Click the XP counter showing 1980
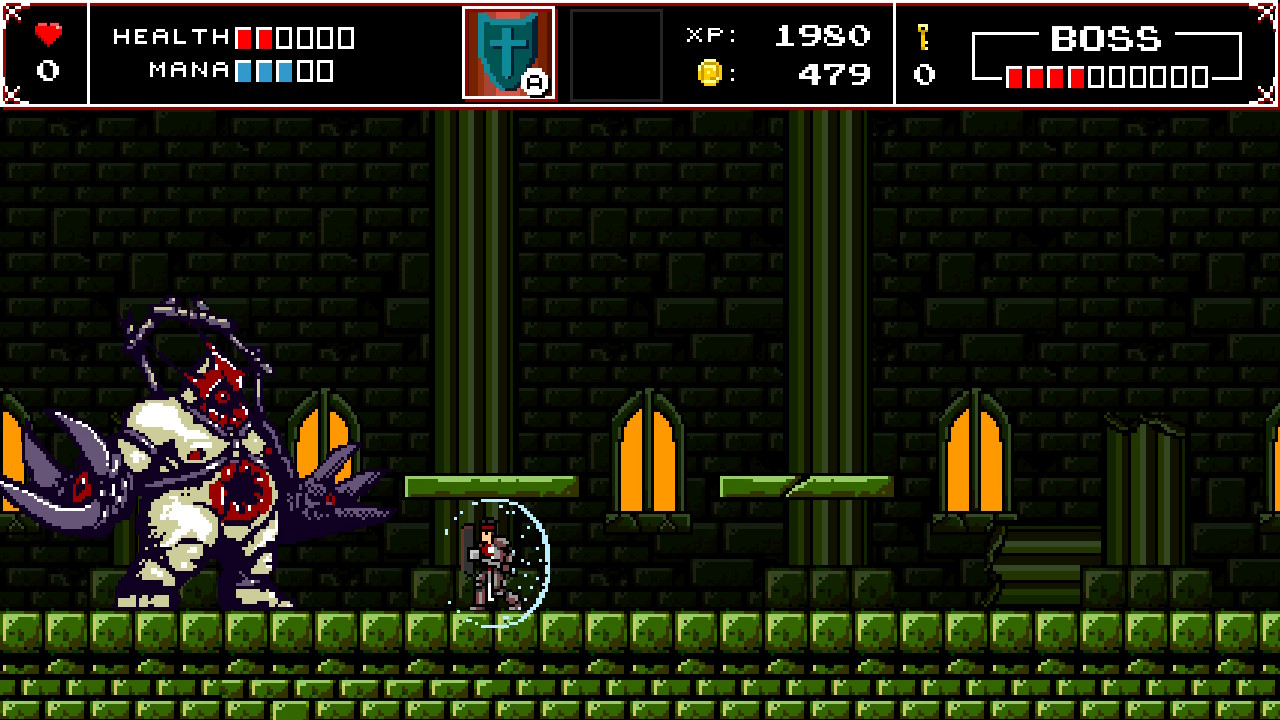The height and width of the screenshot is (720, 1280). 822,35
